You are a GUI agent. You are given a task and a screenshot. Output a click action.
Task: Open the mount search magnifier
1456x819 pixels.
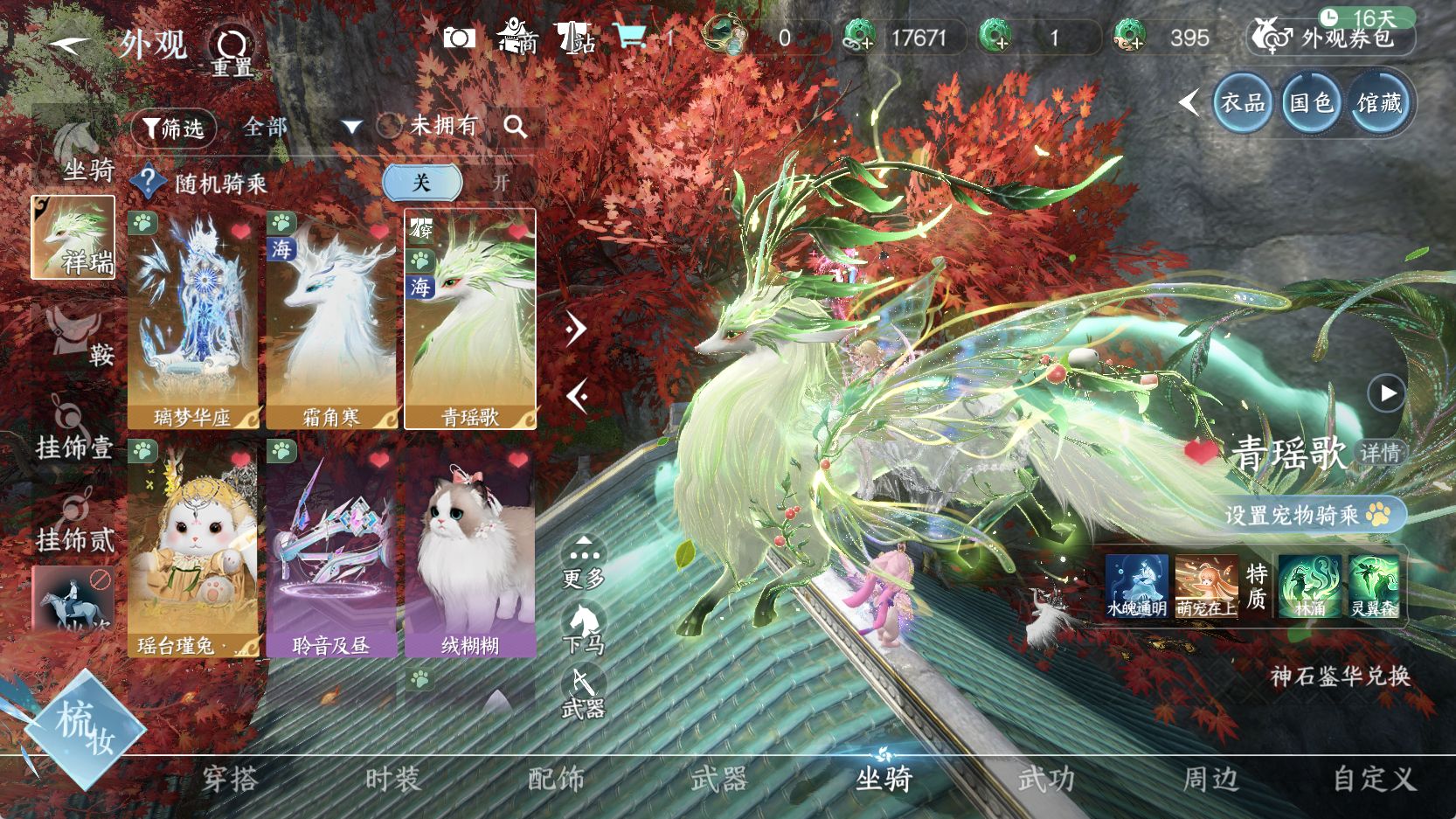pyautogui.click(x=516, y=128)
